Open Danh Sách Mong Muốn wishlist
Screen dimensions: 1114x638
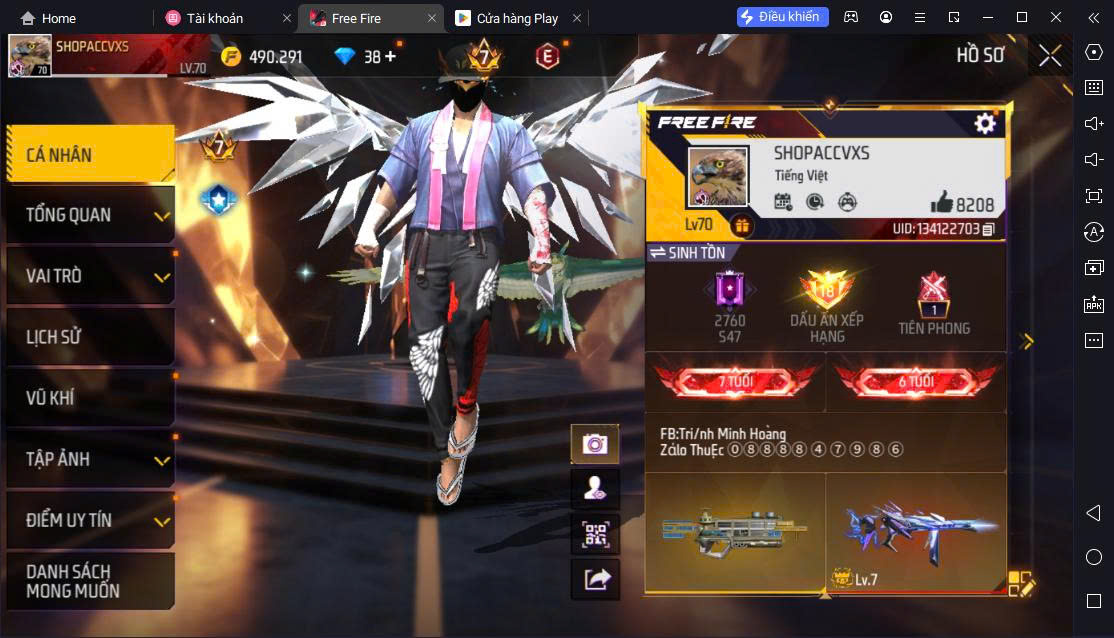click(90, 581)
